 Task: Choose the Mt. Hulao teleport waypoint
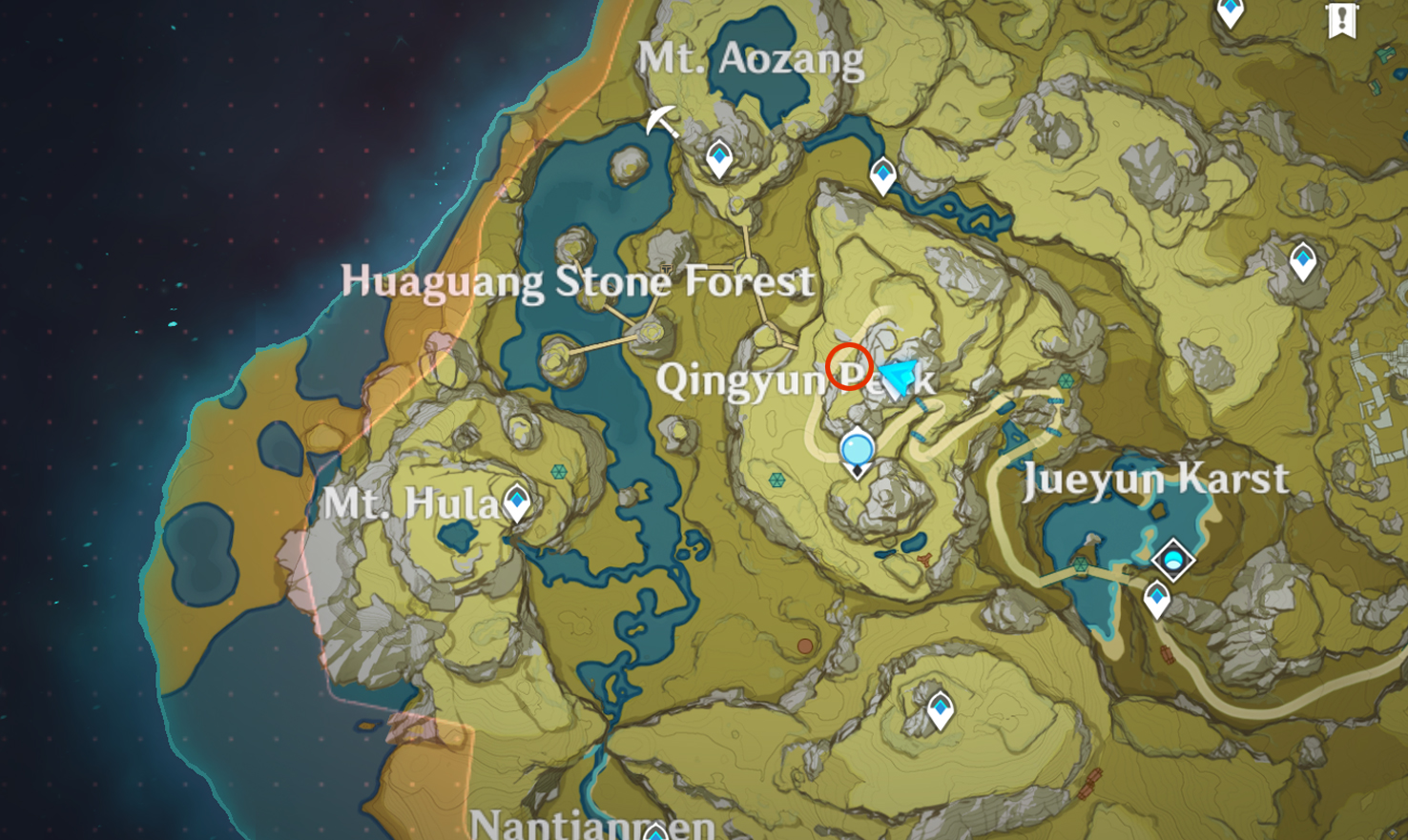(517, 502)
